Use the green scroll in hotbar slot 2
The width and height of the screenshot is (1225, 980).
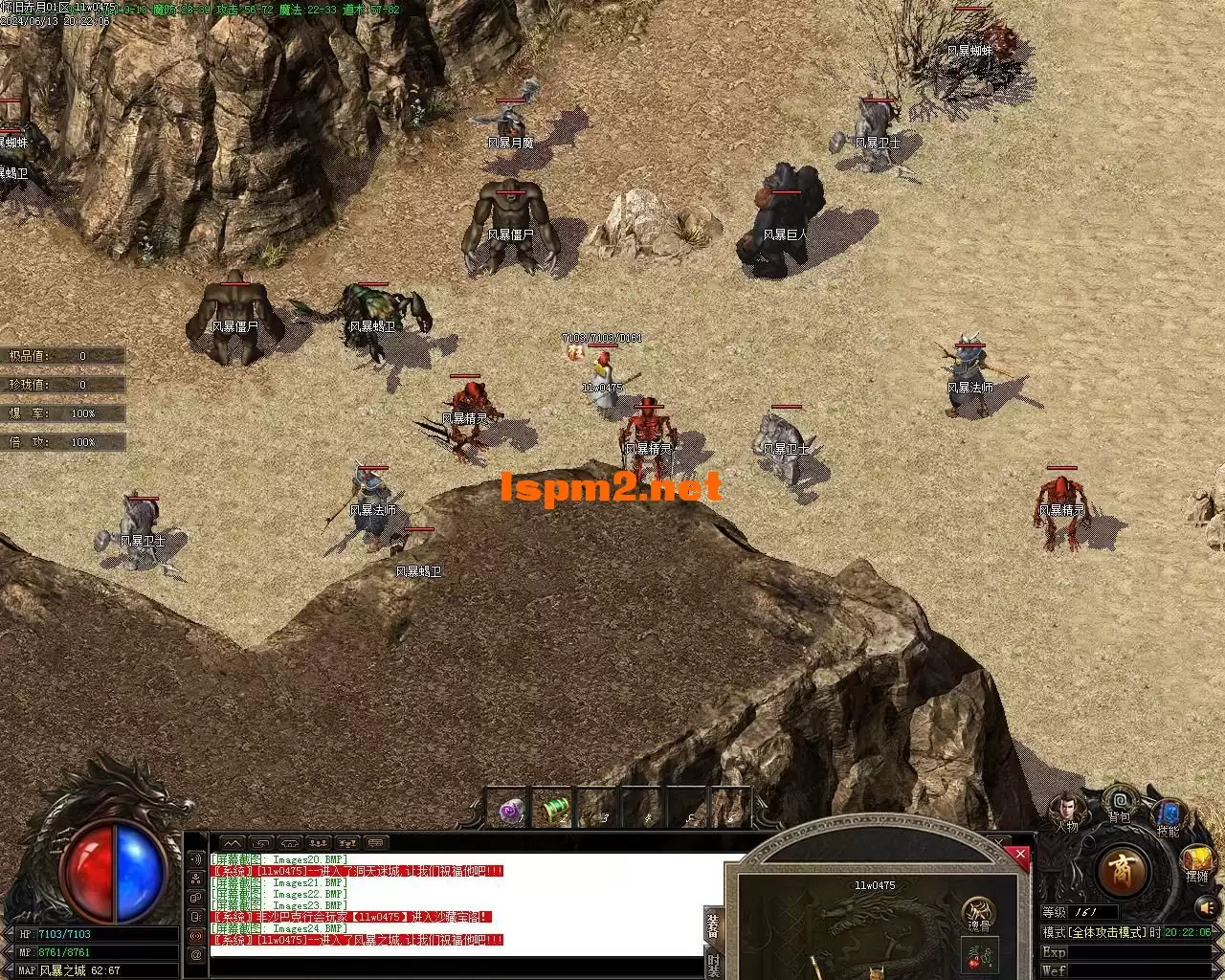pyautogui.click(x=555, y=812)
